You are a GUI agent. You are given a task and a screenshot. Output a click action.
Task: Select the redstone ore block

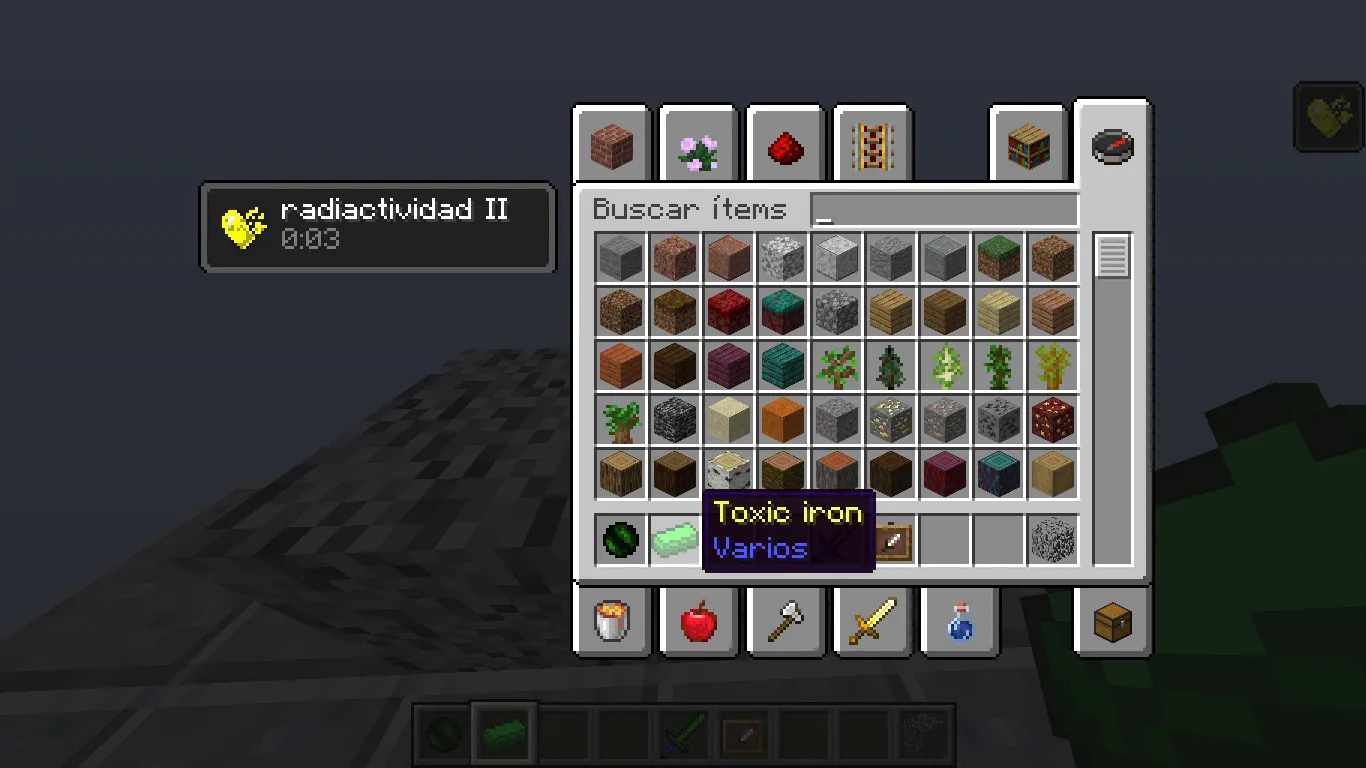(x=1052, y=420)
